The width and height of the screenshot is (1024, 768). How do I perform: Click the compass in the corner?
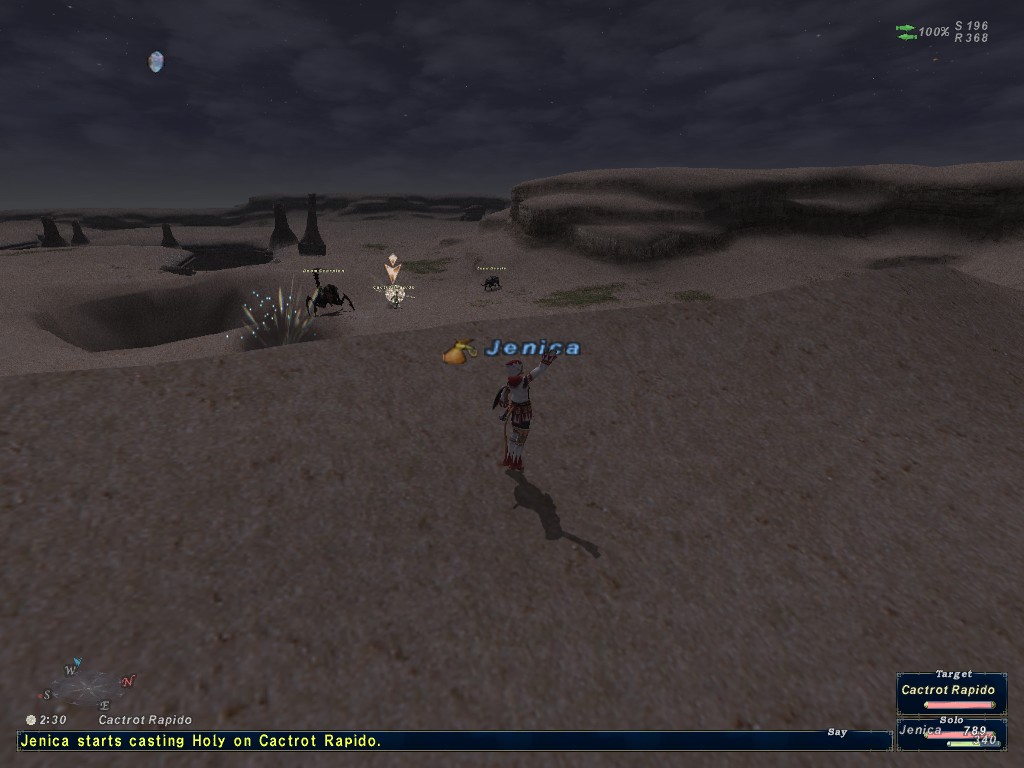pos(88,686)
